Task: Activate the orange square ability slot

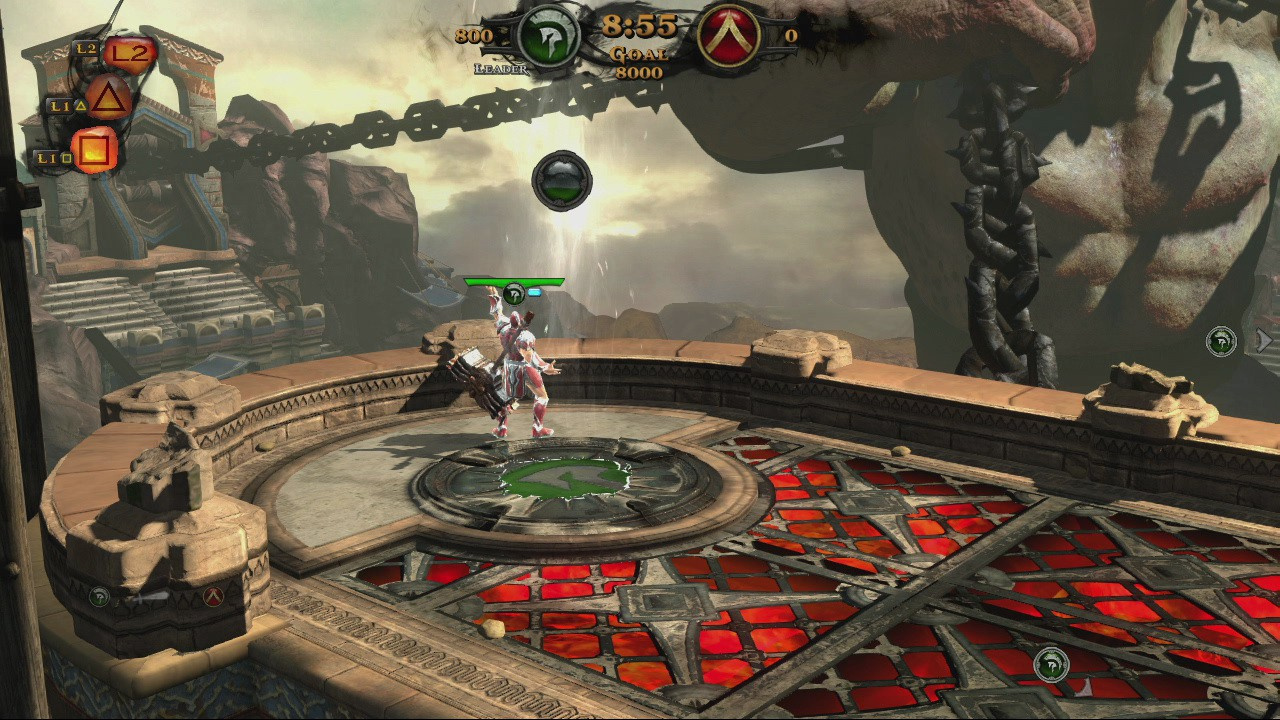Action: [96, 152]
